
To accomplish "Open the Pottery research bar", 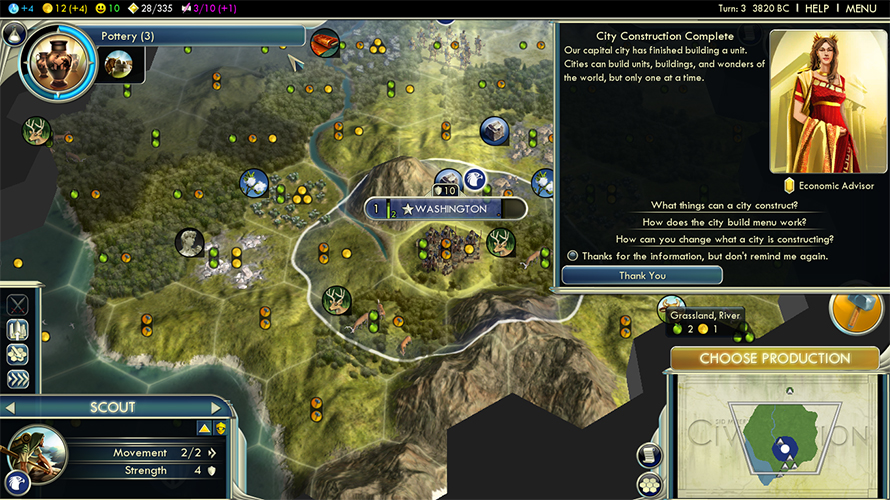I will pyautogui.click(x=200, y=36).
